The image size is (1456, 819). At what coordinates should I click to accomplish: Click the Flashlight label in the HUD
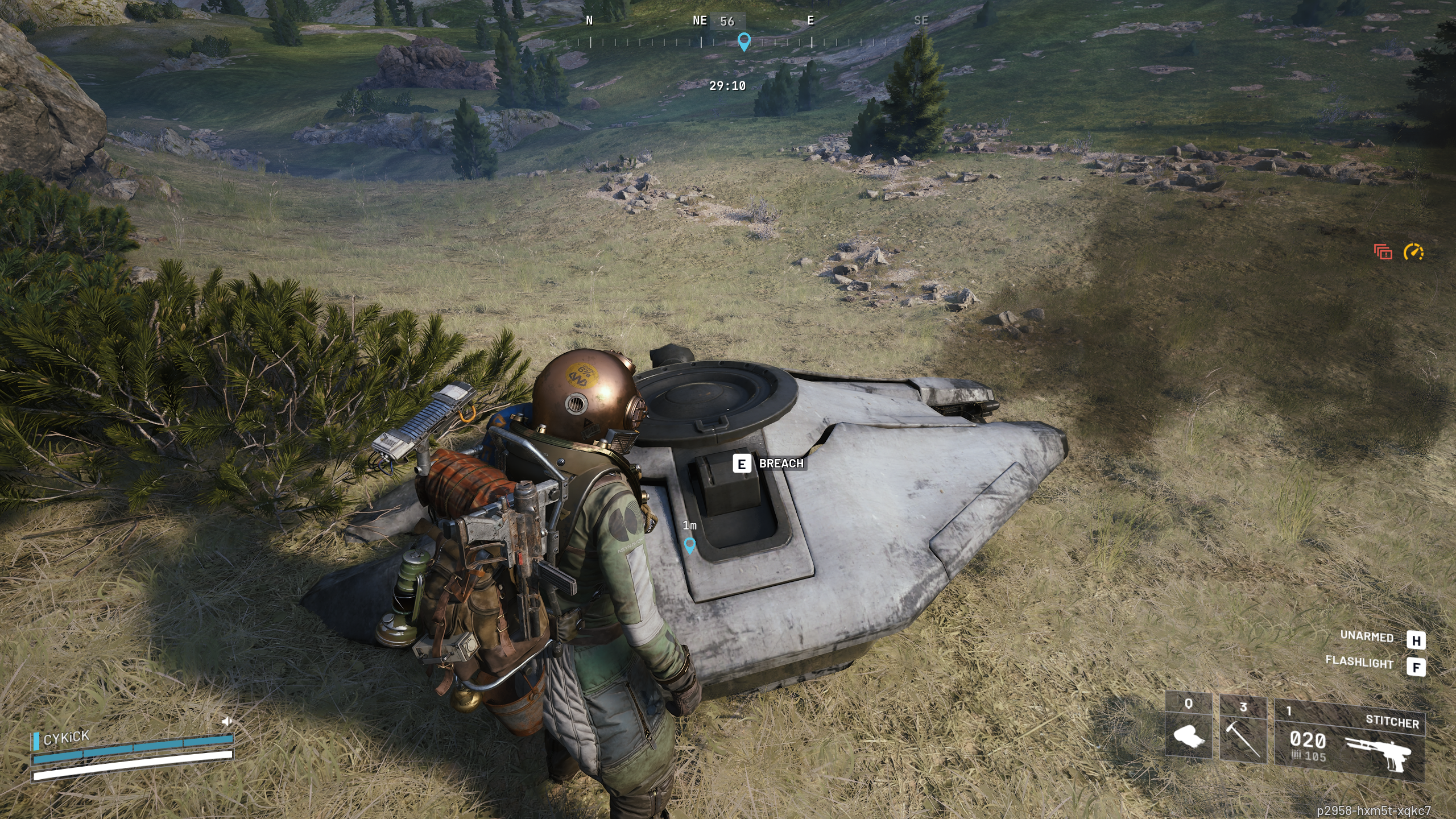coord(1359,662)
